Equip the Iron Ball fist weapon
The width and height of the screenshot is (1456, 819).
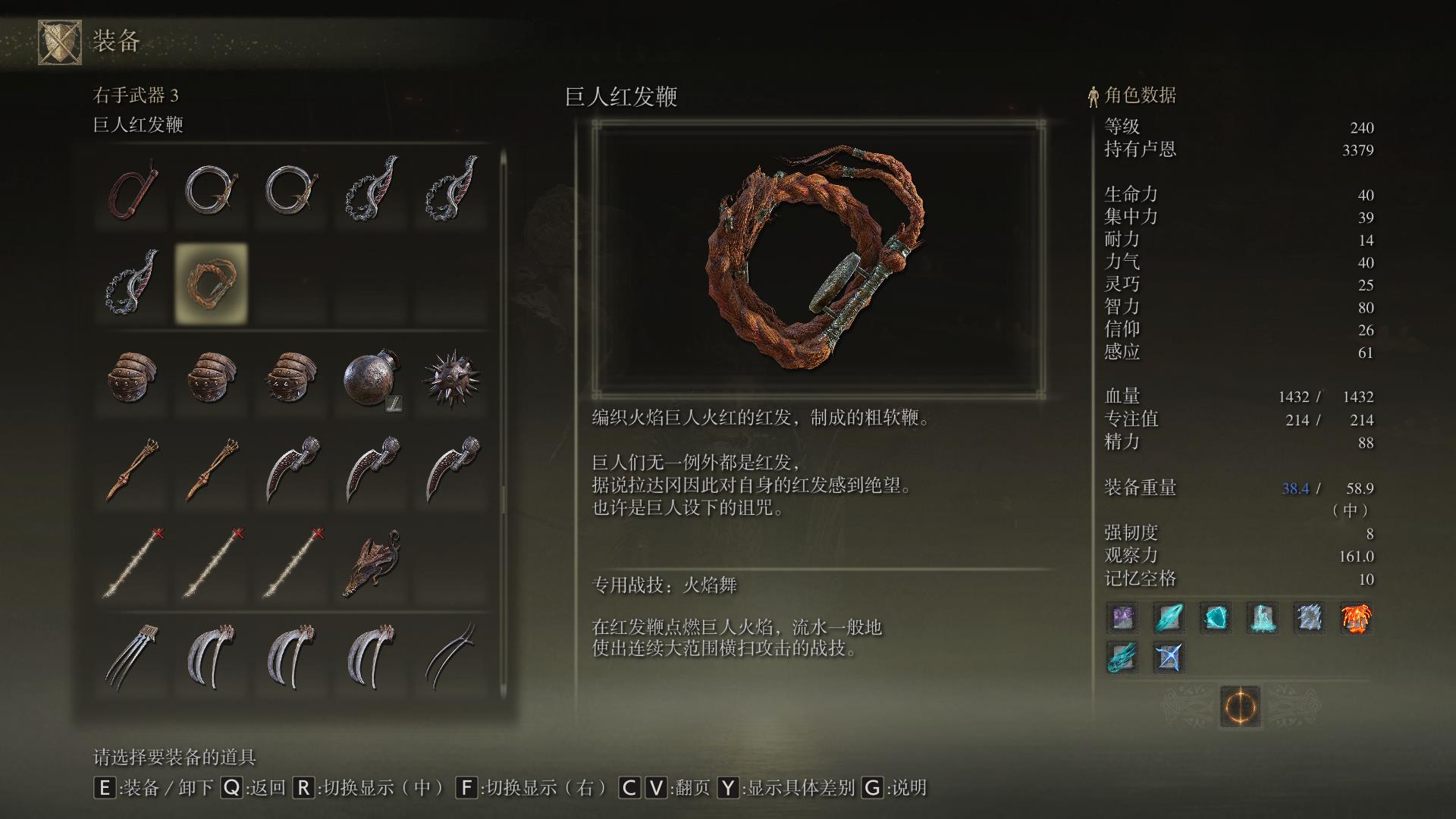point(372,378)
